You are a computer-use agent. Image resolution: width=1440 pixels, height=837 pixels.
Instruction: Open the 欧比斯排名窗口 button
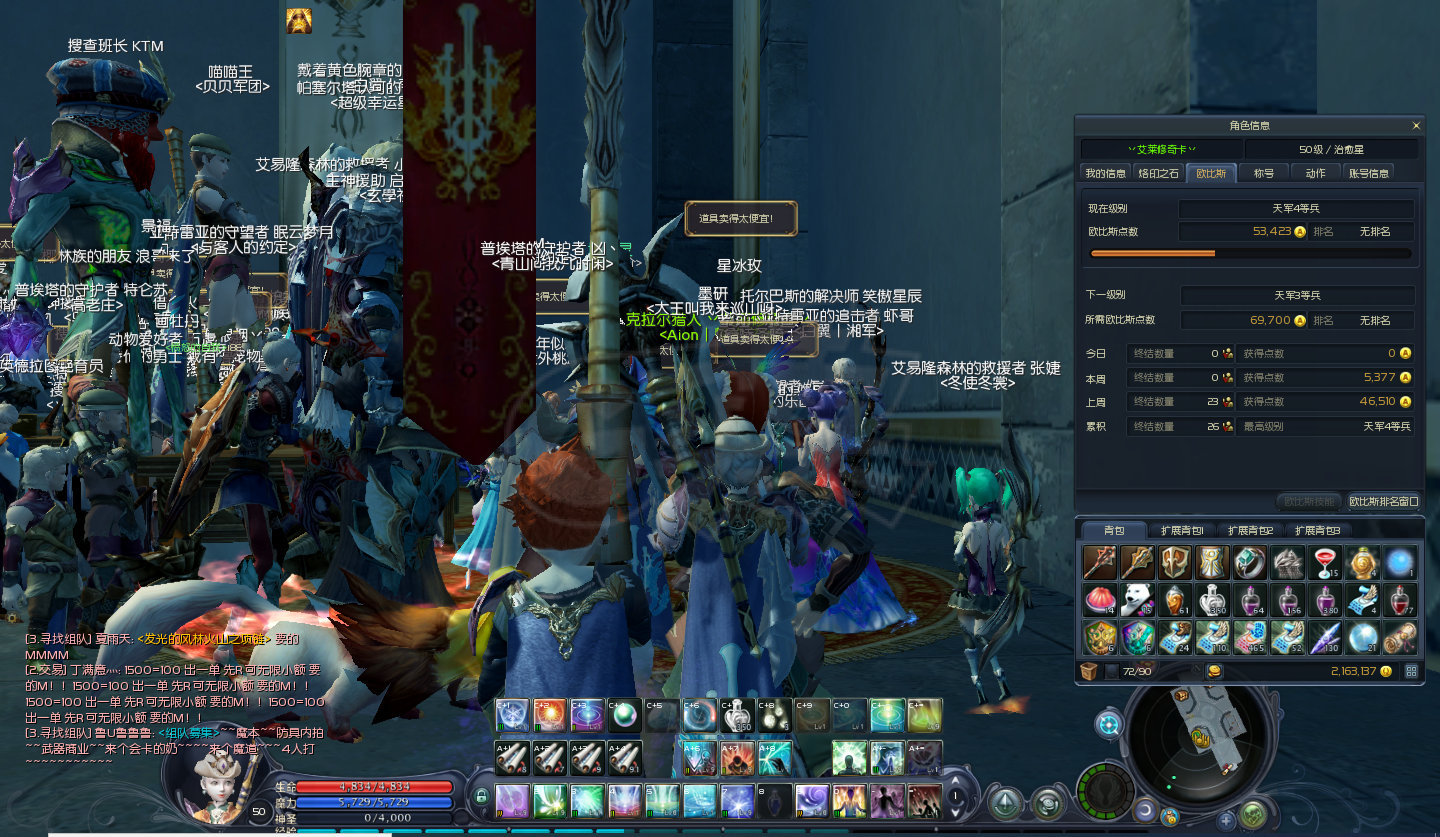tap(1384, 501)
